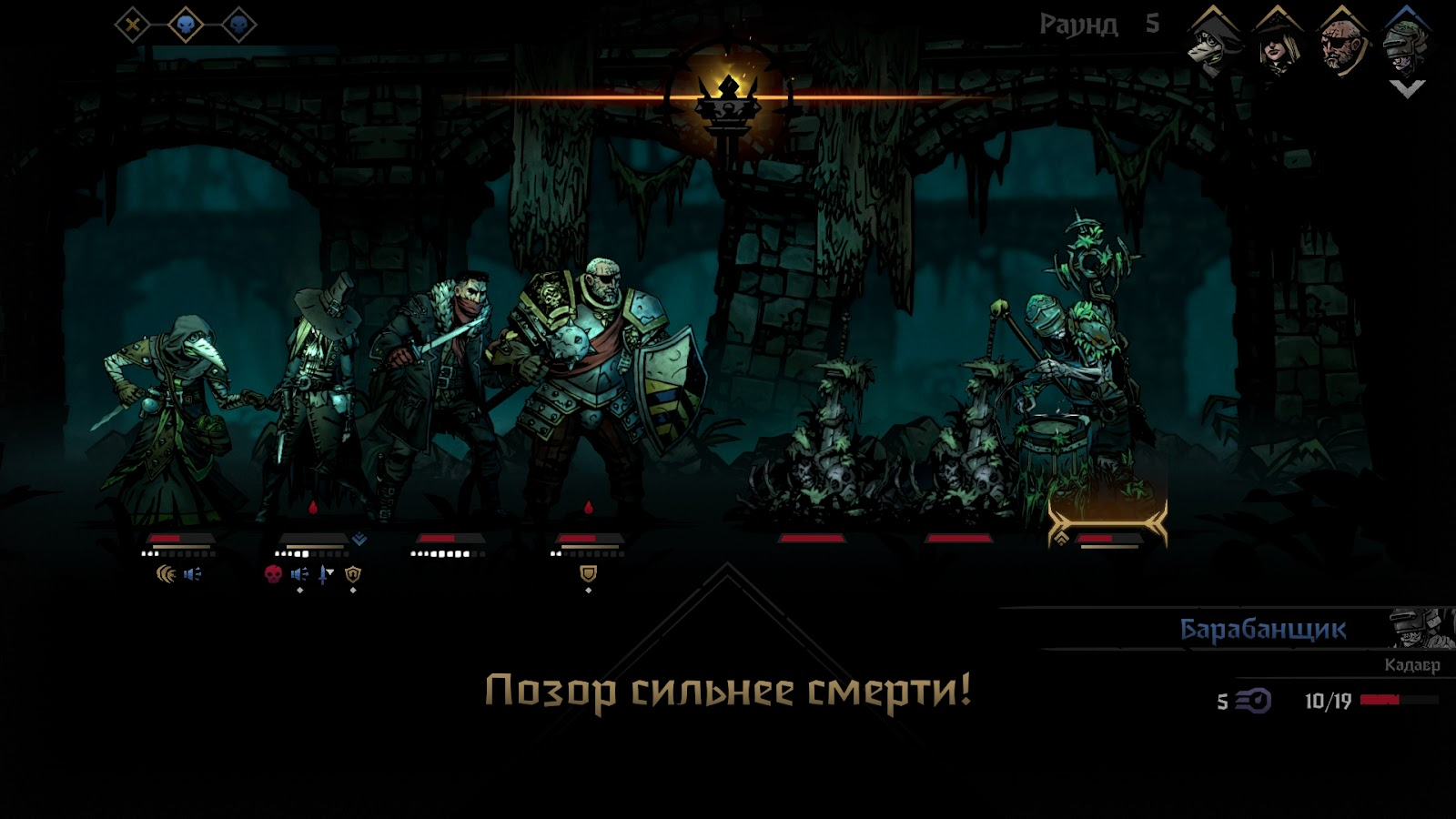Select the gold X diamond battle marker top-left
1456x819 pixels.
(132, 25)
